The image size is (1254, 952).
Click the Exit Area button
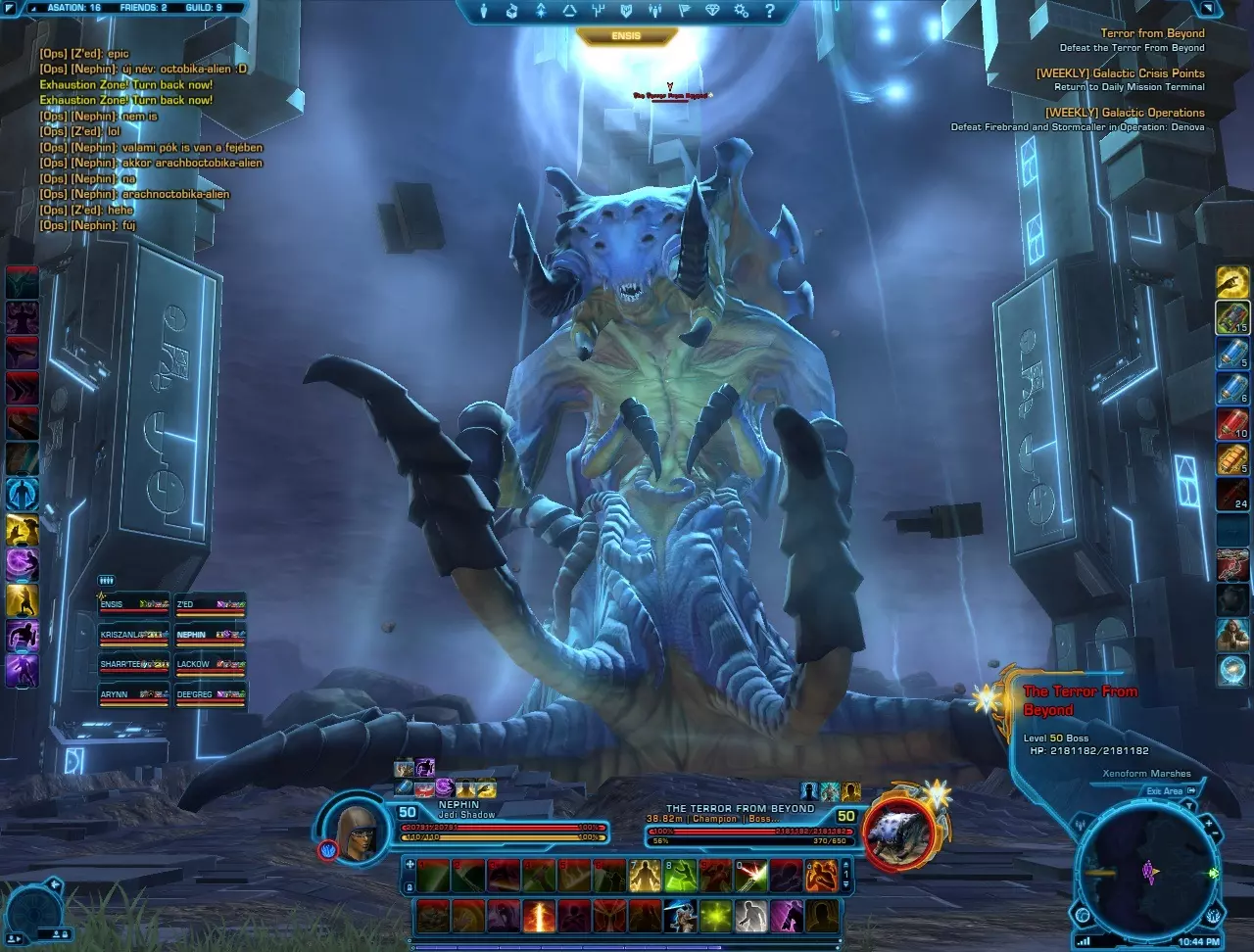tap(1165, 791)
